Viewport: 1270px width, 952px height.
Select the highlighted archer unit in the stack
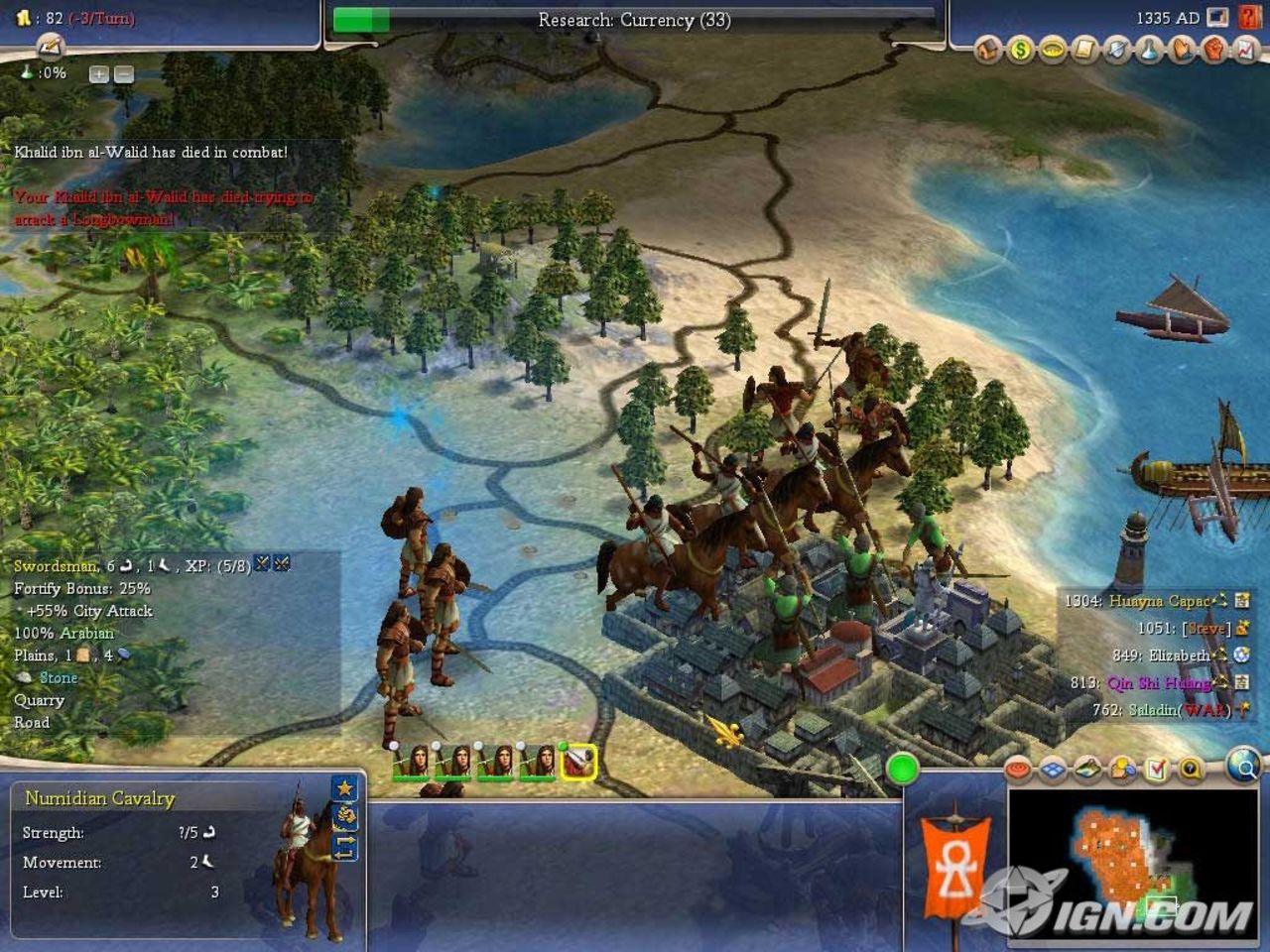point(576,760)
